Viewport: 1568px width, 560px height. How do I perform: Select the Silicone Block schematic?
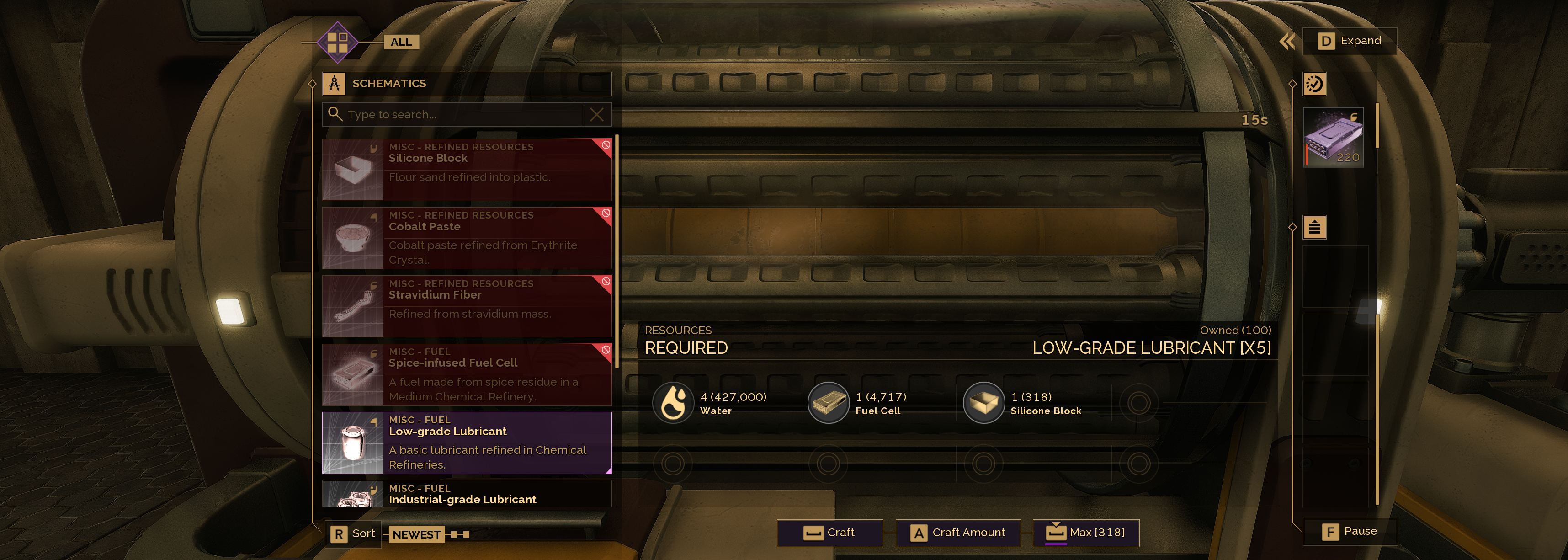click(x=466, y=170)
